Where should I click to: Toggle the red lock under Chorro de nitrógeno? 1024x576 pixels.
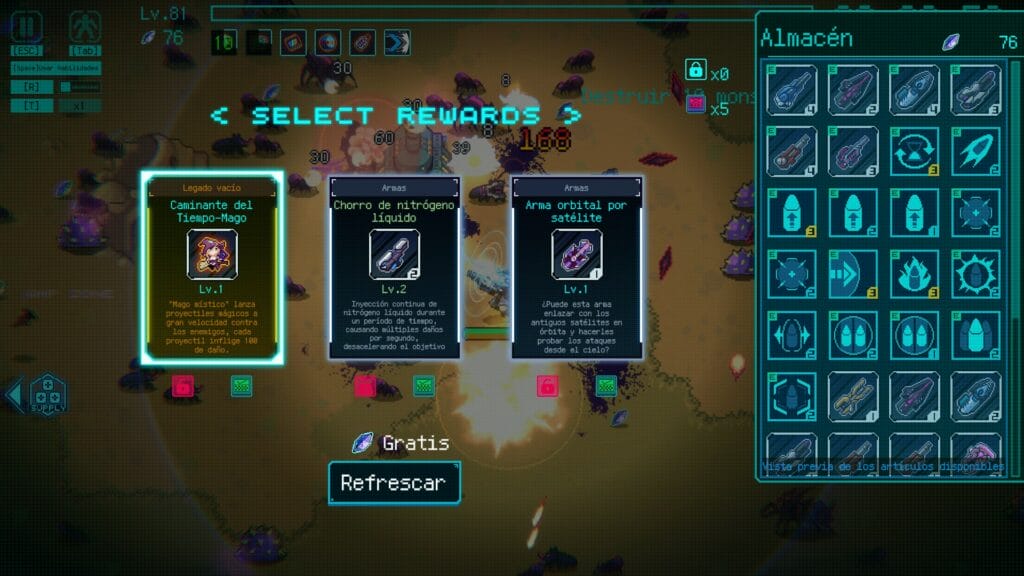(x=364, y=386)
